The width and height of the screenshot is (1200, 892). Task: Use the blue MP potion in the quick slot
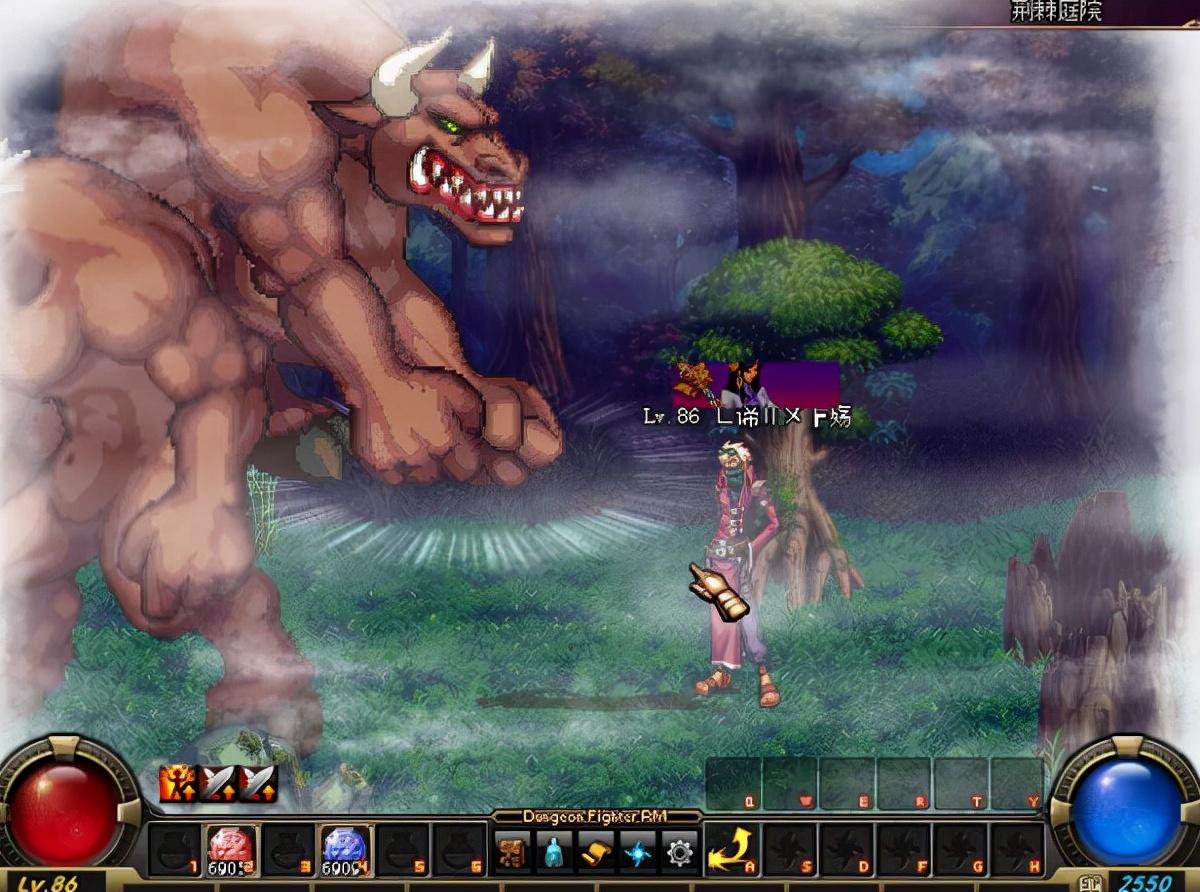346,850
